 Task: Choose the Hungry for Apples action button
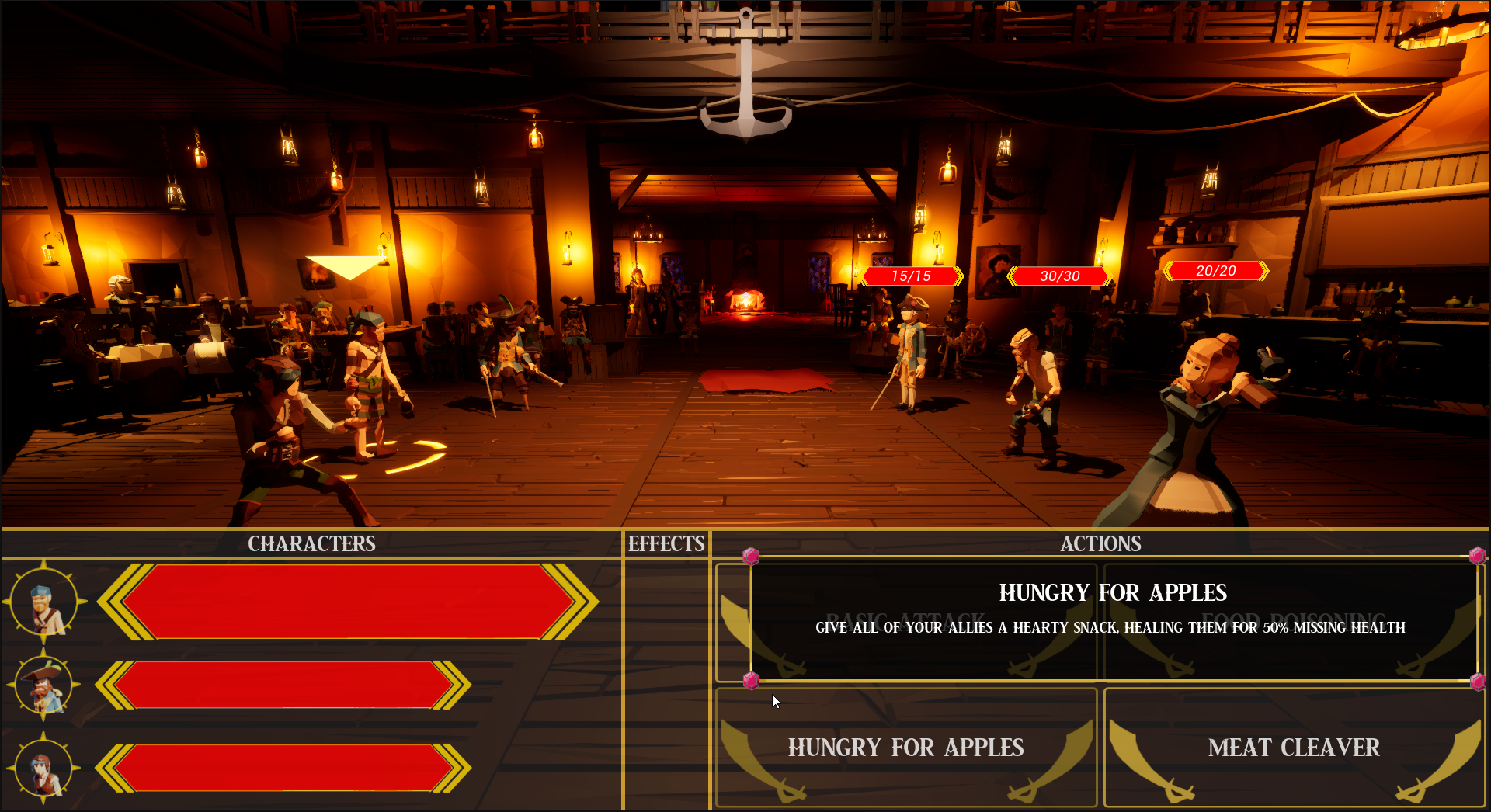click(905, 748)
